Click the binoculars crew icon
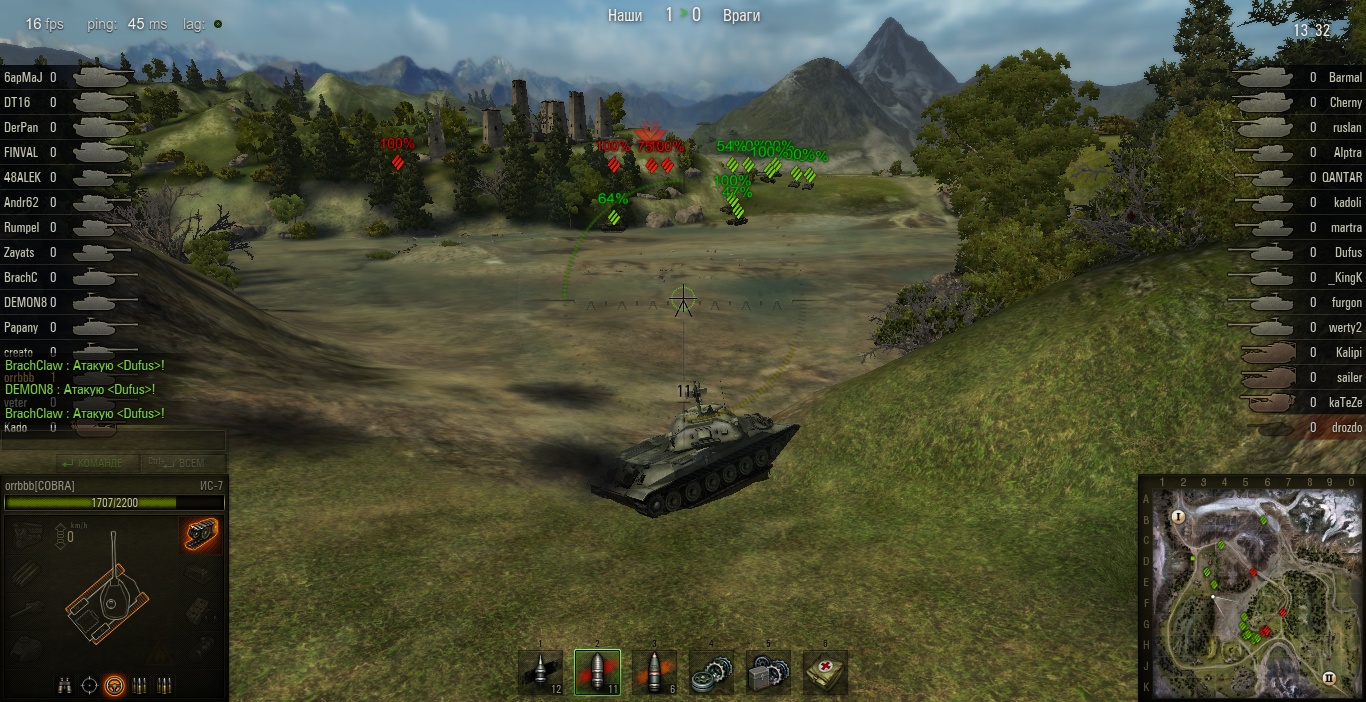Viewport: 1366px width, 702px height. point(65,685)
